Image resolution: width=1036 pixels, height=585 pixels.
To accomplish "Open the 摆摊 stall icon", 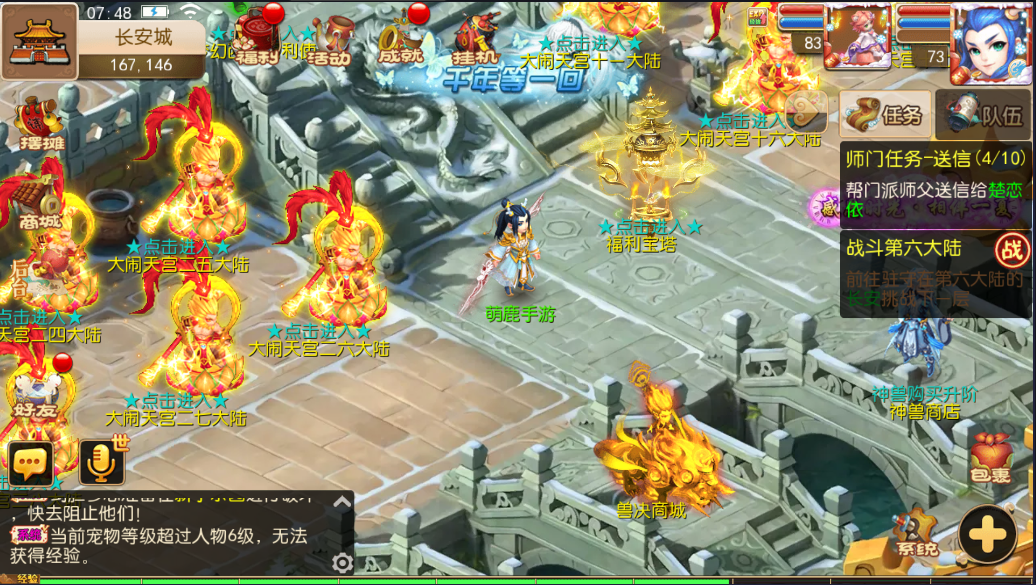I will point(40,125).
